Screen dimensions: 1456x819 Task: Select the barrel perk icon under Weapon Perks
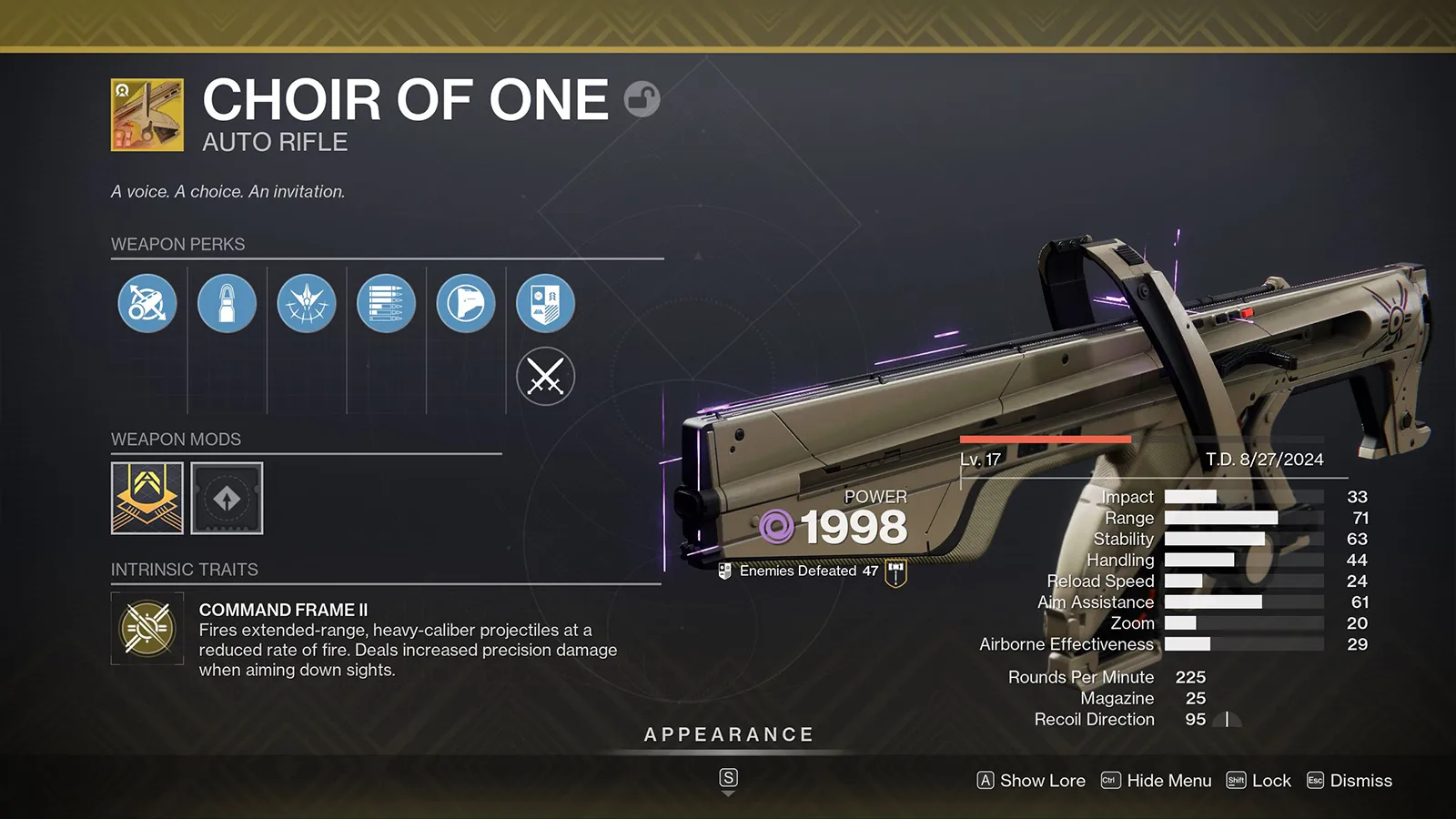click(146, 304)
